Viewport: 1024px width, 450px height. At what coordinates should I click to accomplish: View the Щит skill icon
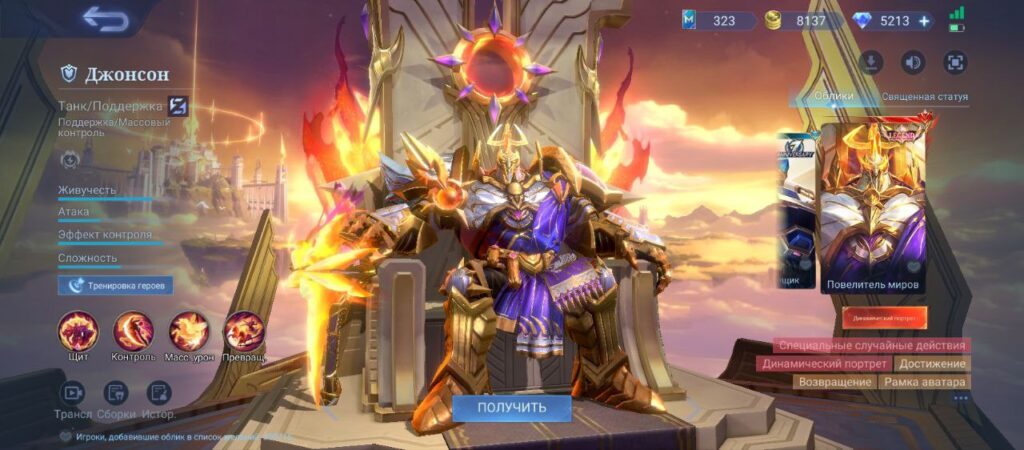(x=78, y=331)
